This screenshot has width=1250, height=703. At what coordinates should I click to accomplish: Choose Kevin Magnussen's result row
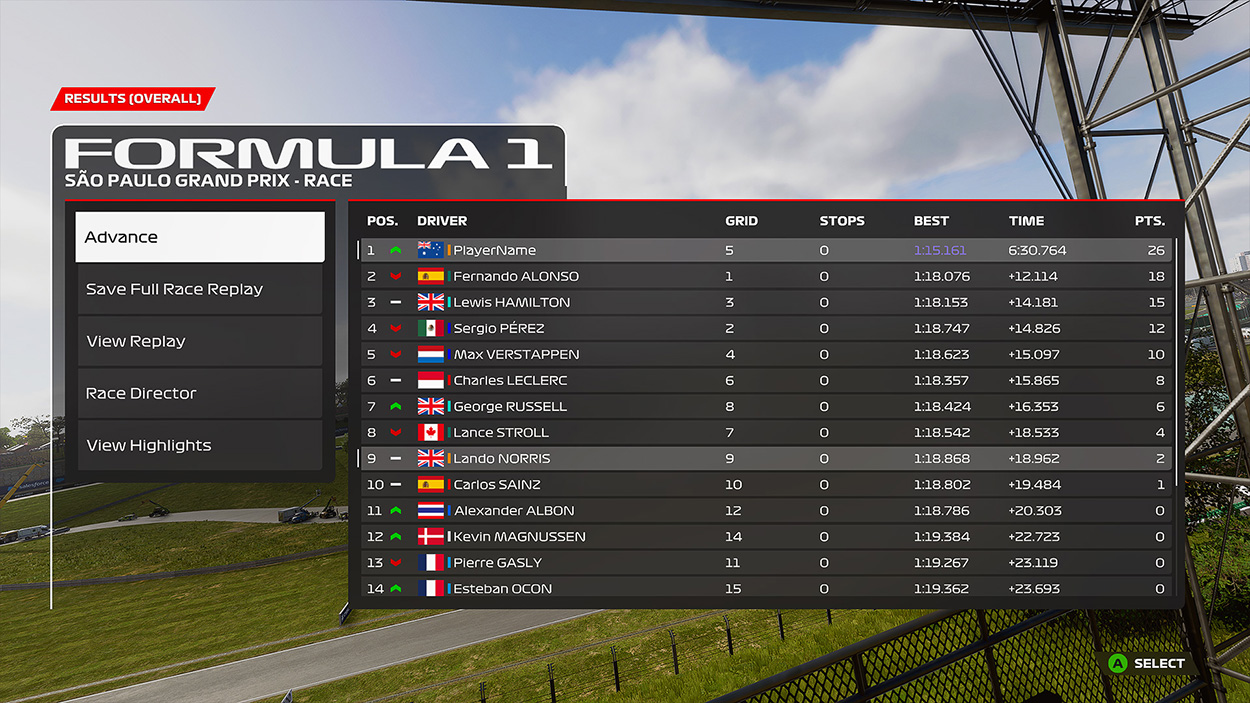pos(765,536)
